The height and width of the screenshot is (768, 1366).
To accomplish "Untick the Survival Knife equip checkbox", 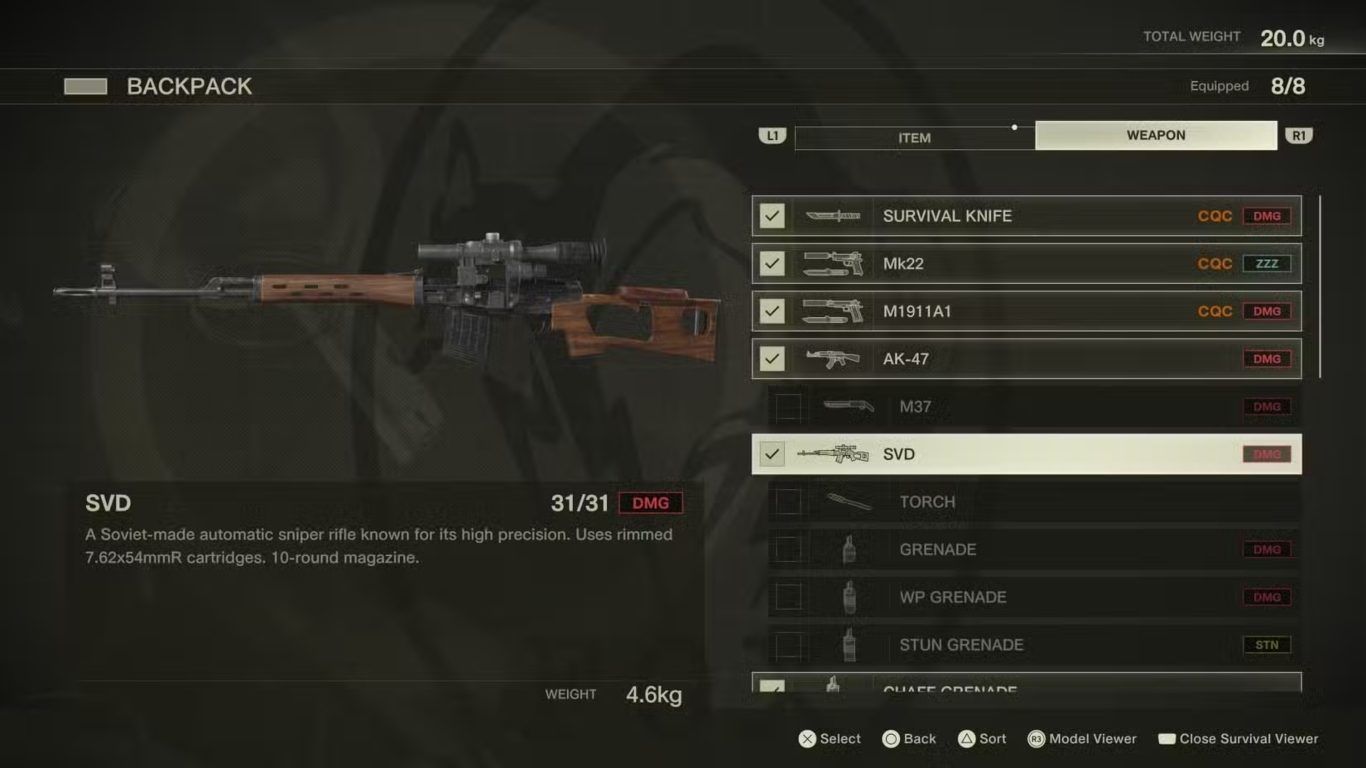I will coord(772,216).
